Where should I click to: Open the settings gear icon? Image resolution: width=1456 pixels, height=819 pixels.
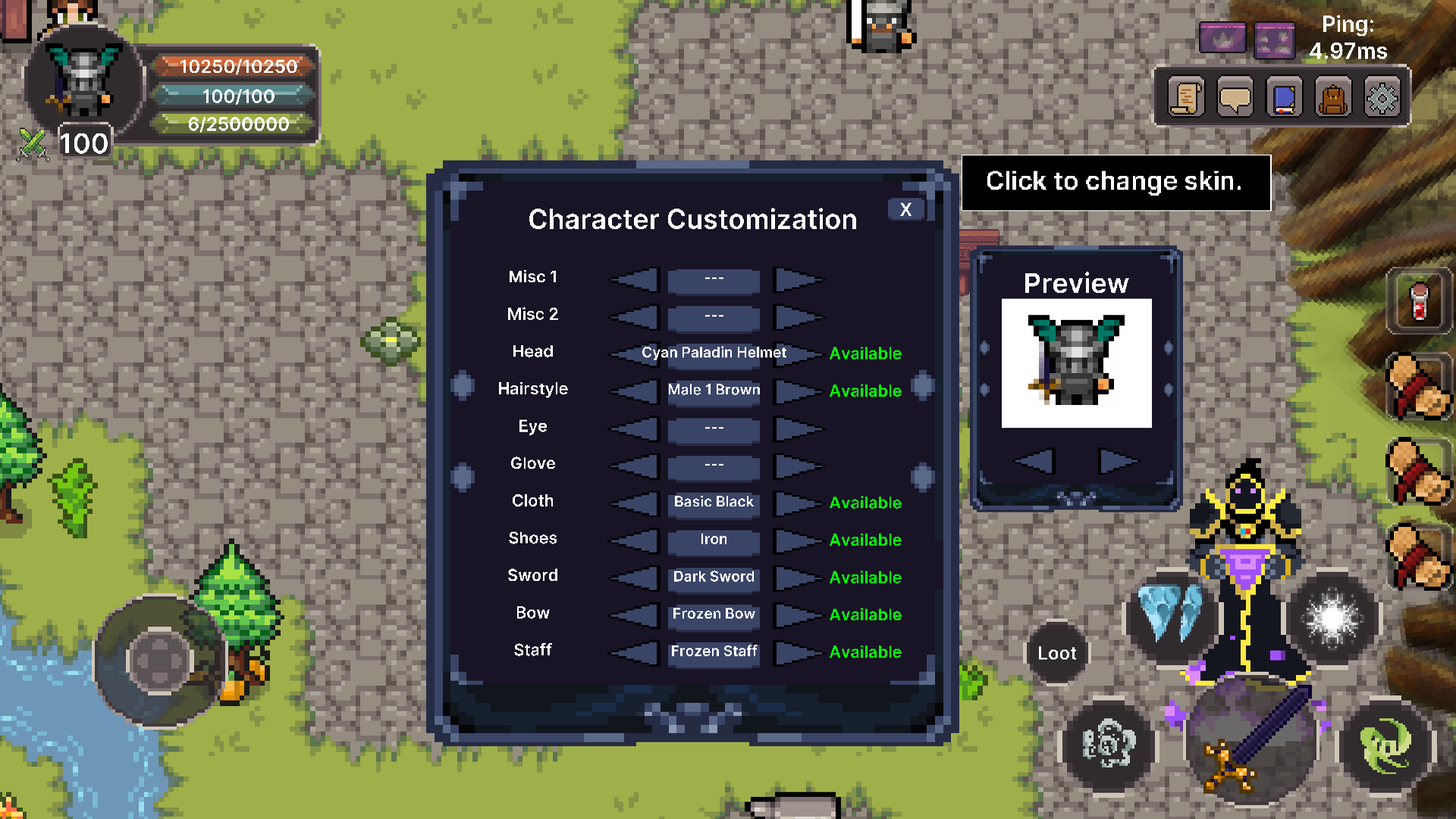pos(1382,97)
